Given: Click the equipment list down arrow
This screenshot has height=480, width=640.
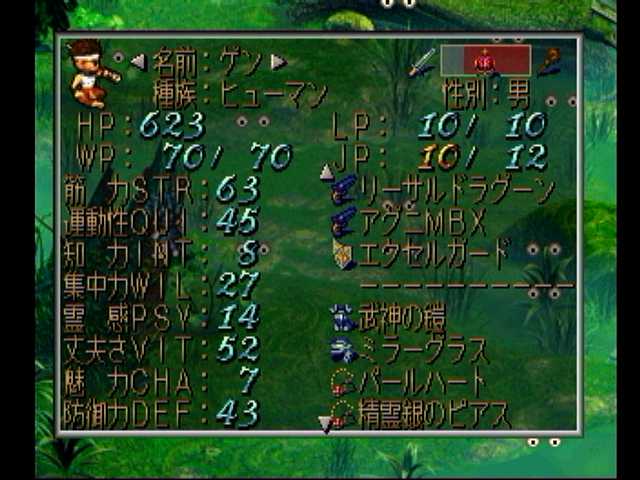Looking at the screenshot, I should click(x=324, y=424).
